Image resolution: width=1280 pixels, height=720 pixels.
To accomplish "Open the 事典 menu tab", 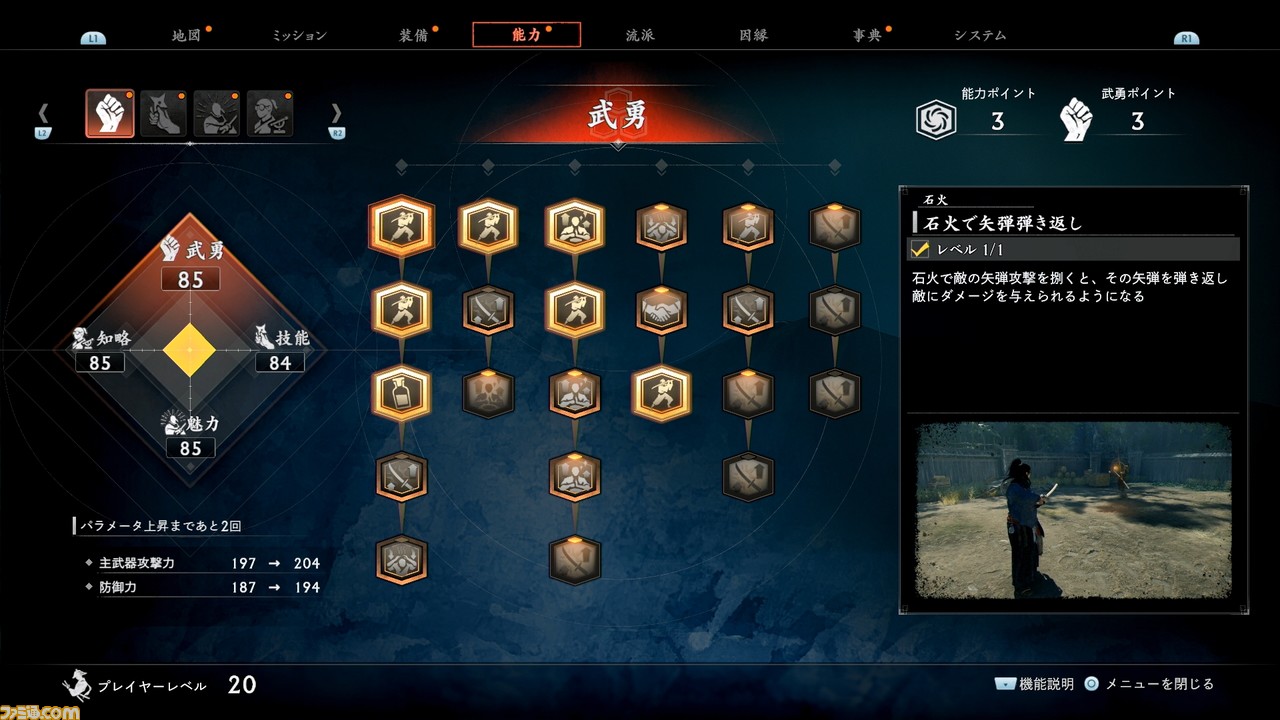I will tap(868, 33).
